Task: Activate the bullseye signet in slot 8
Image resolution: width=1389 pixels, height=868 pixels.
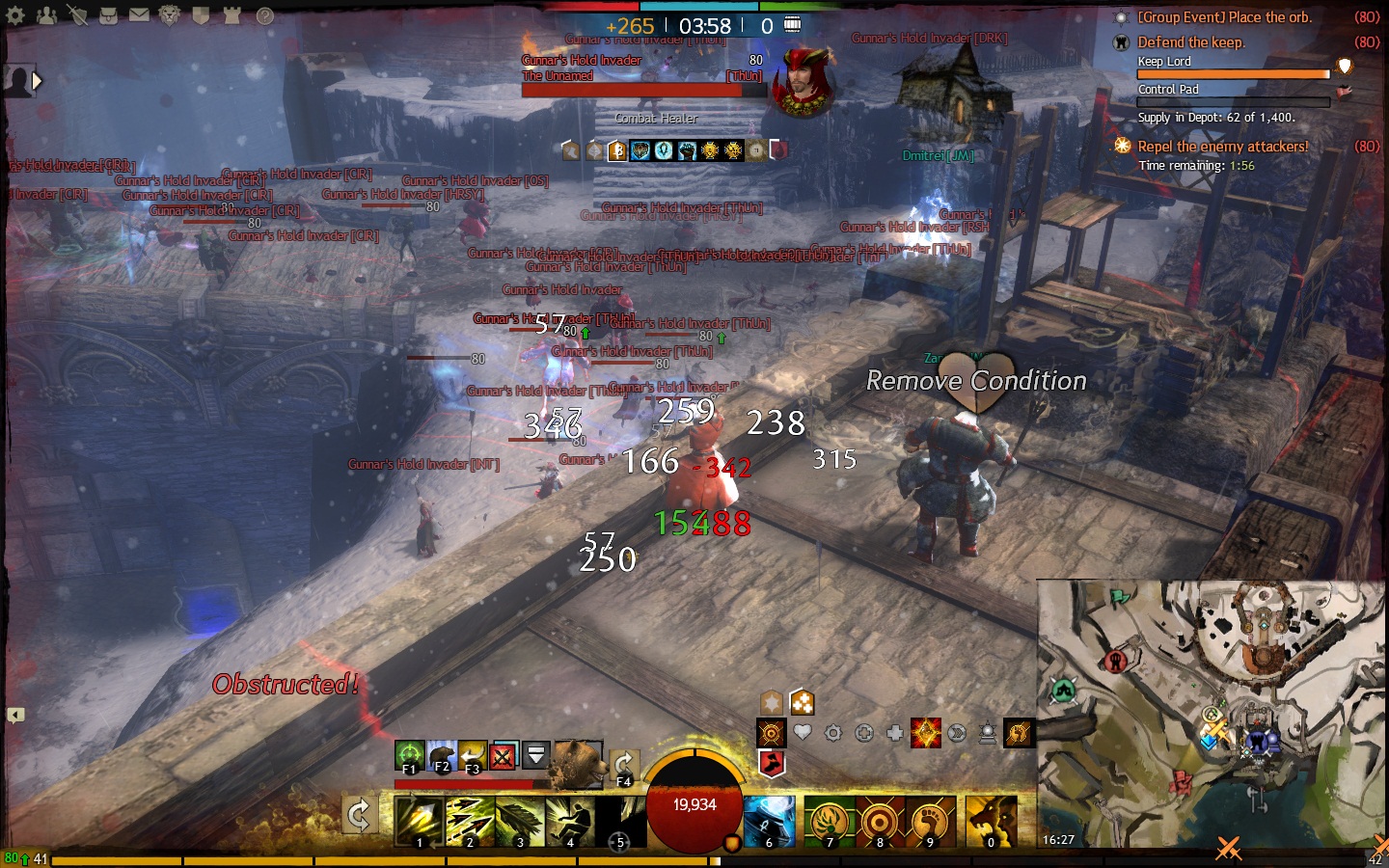Action: point(880,821)
